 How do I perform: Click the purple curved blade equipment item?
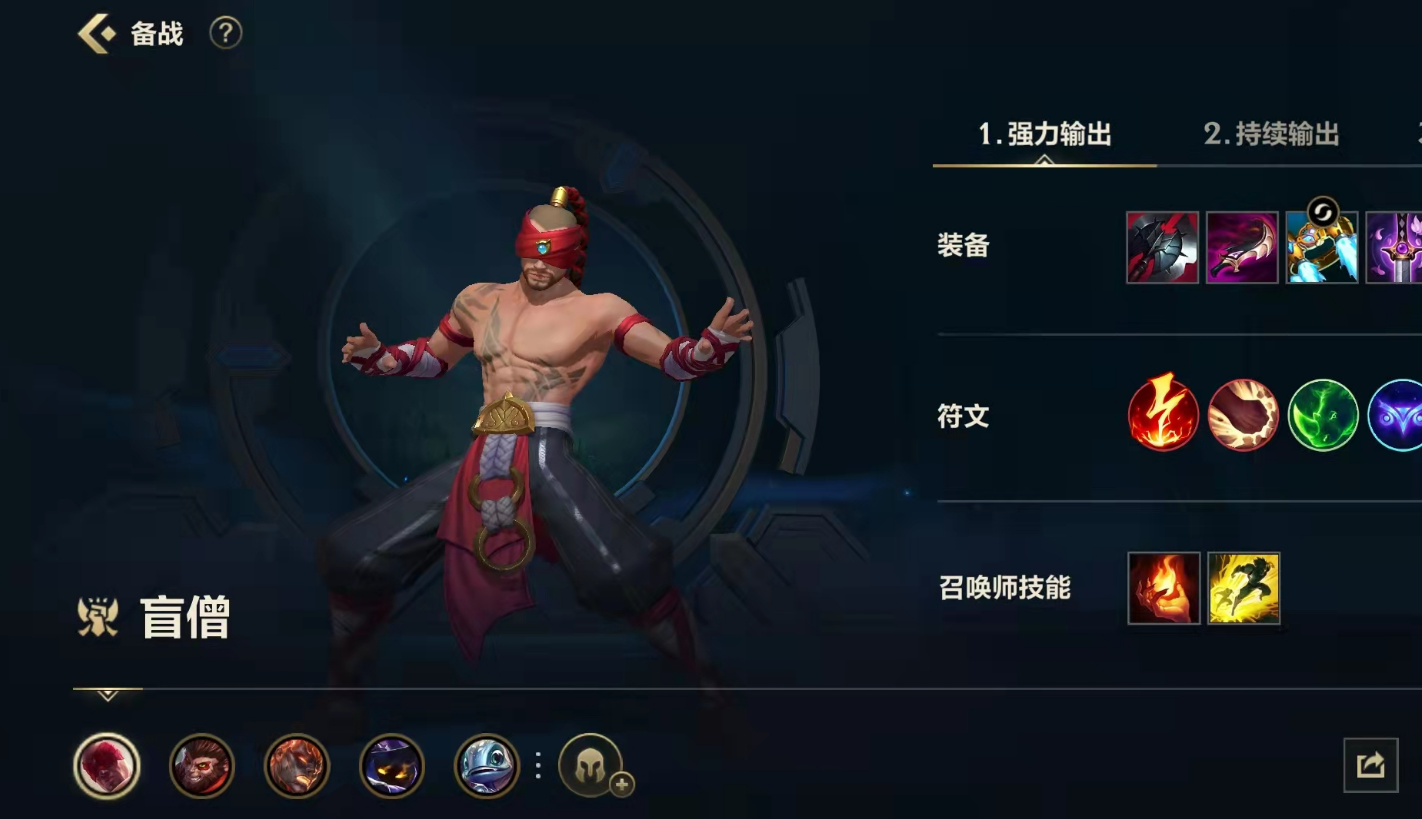coord(1242,247)
